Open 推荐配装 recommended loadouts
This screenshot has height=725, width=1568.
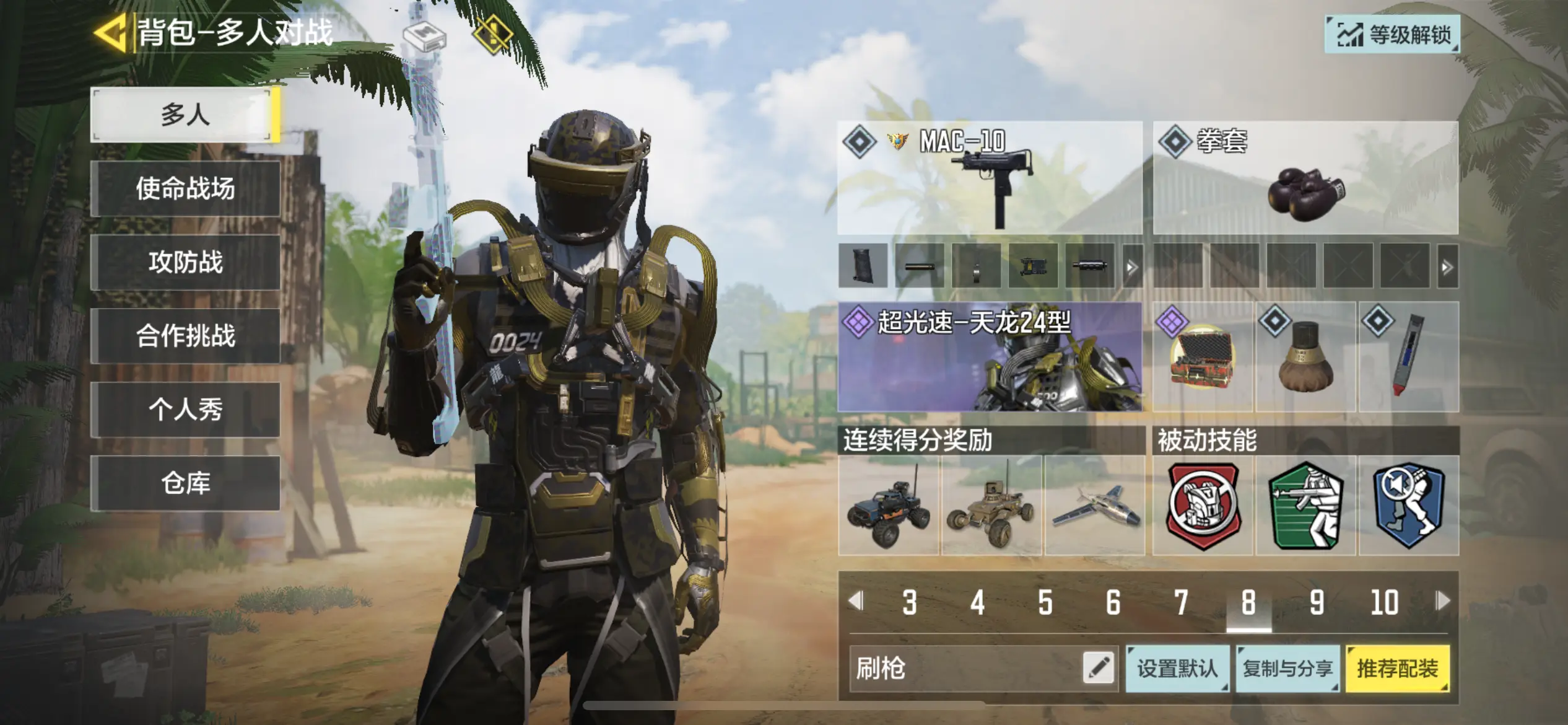click(x=1398, y=669)
